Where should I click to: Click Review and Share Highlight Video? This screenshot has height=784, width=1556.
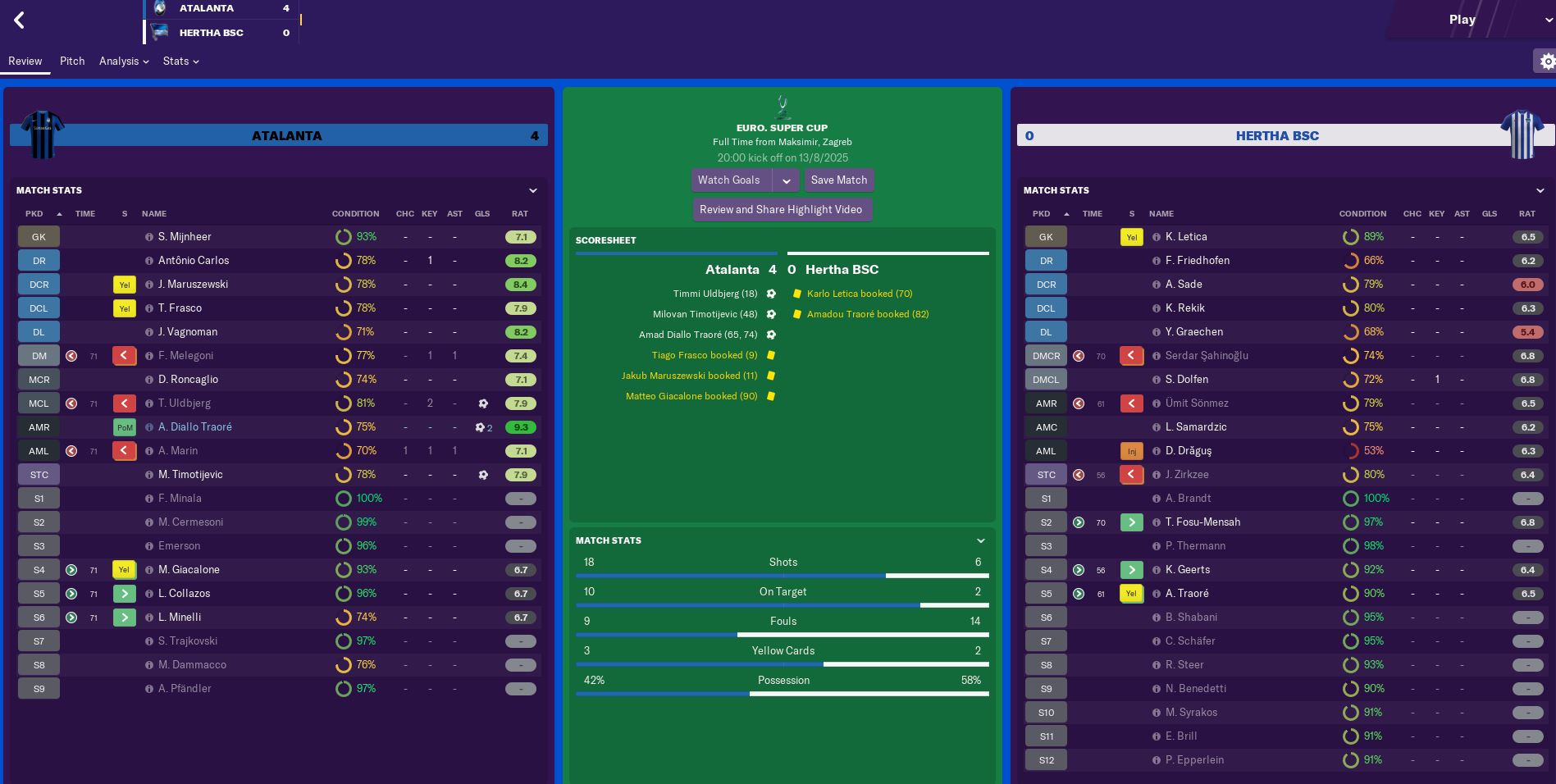point(782,209)
